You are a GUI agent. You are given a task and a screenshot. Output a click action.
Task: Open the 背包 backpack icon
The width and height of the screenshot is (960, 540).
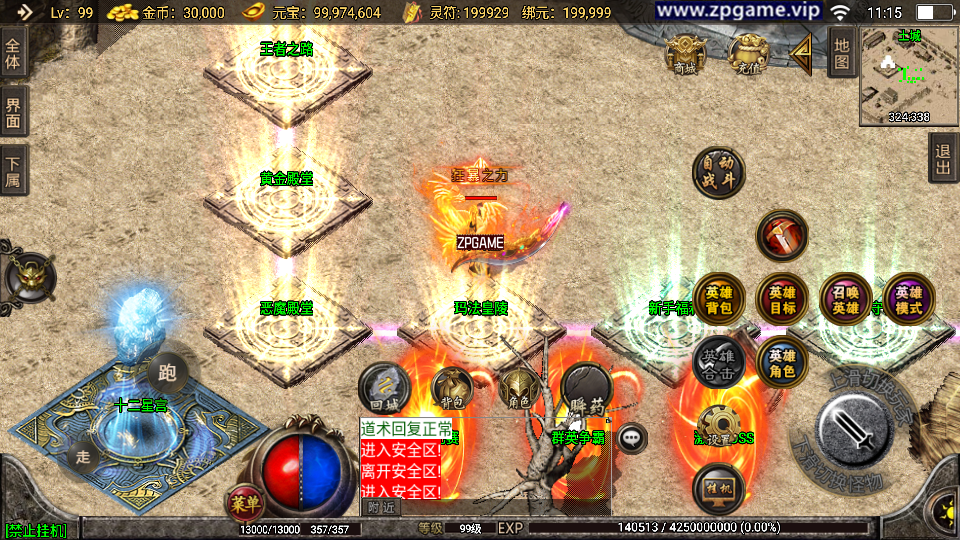[x=450, y=388]
